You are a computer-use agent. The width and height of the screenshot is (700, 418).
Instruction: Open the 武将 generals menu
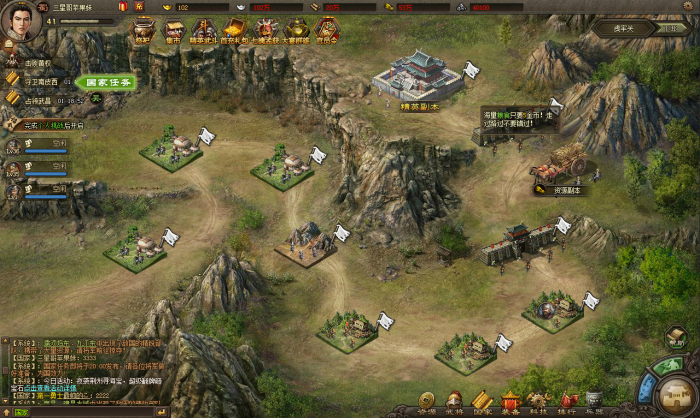454,402
